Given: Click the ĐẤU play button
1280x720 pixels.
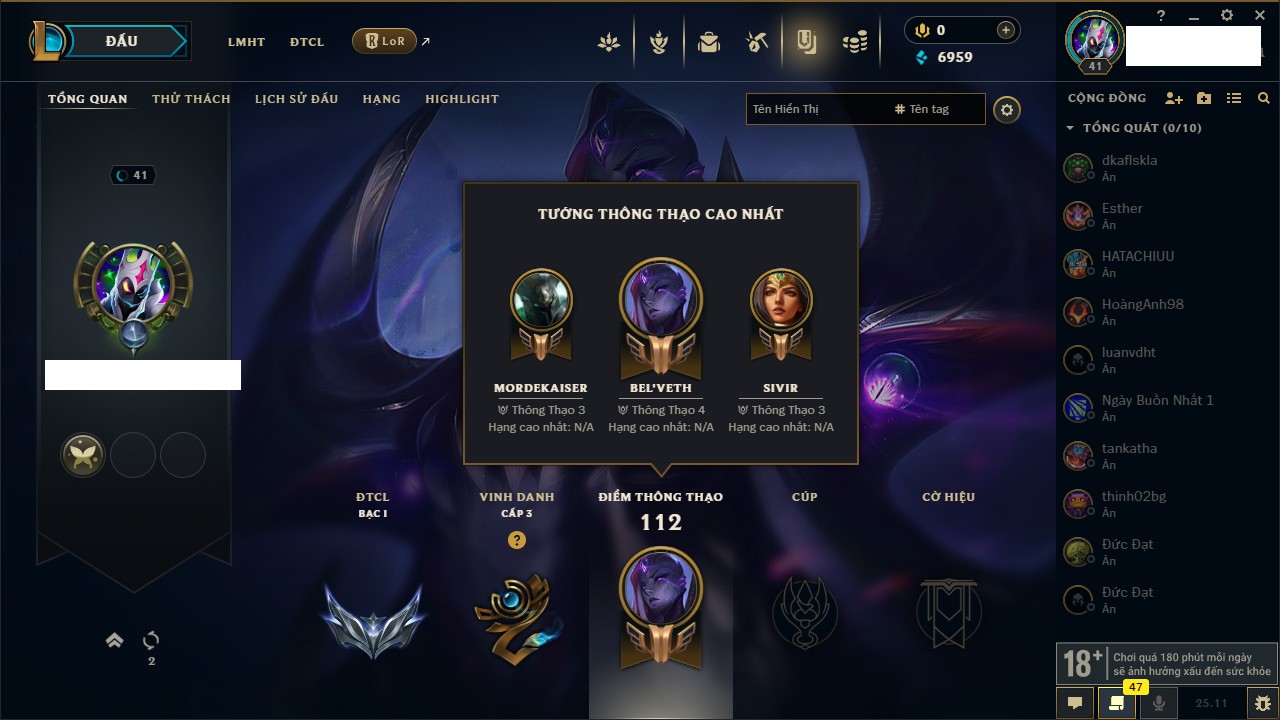Looking at the screenshot, I should pyautogui.click(x=120, y=41).
